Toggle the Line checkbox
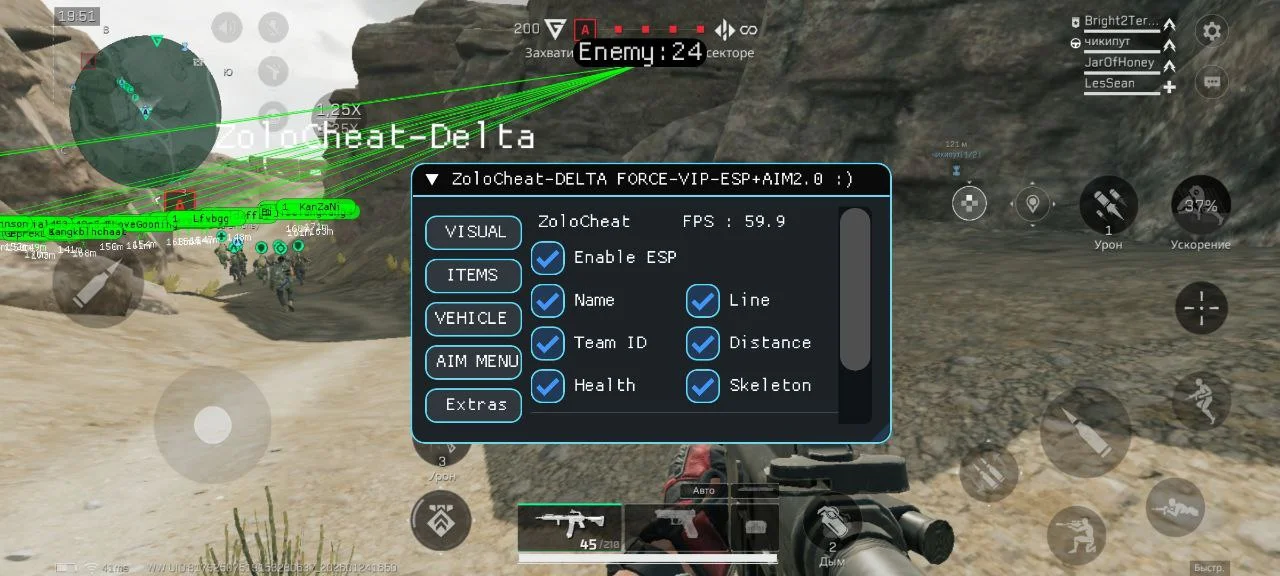 point(703,300)
